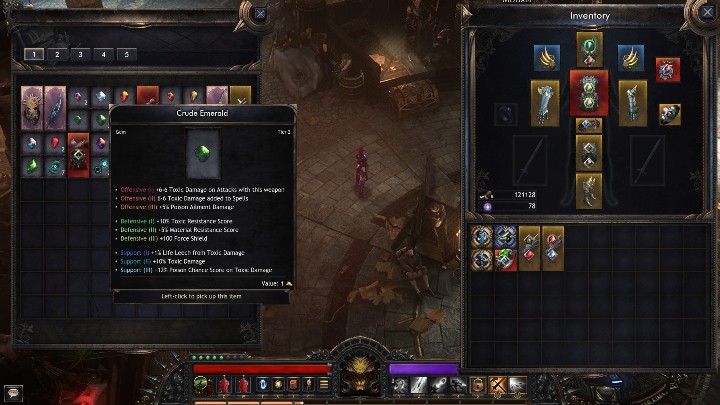Switch to stash tab 2
The image size is (720, 405).
coord(56,54)
